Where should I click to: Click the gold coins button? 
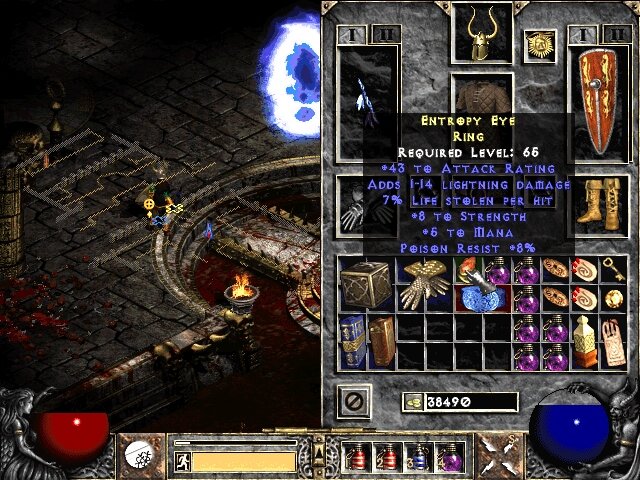pos(411,402)
